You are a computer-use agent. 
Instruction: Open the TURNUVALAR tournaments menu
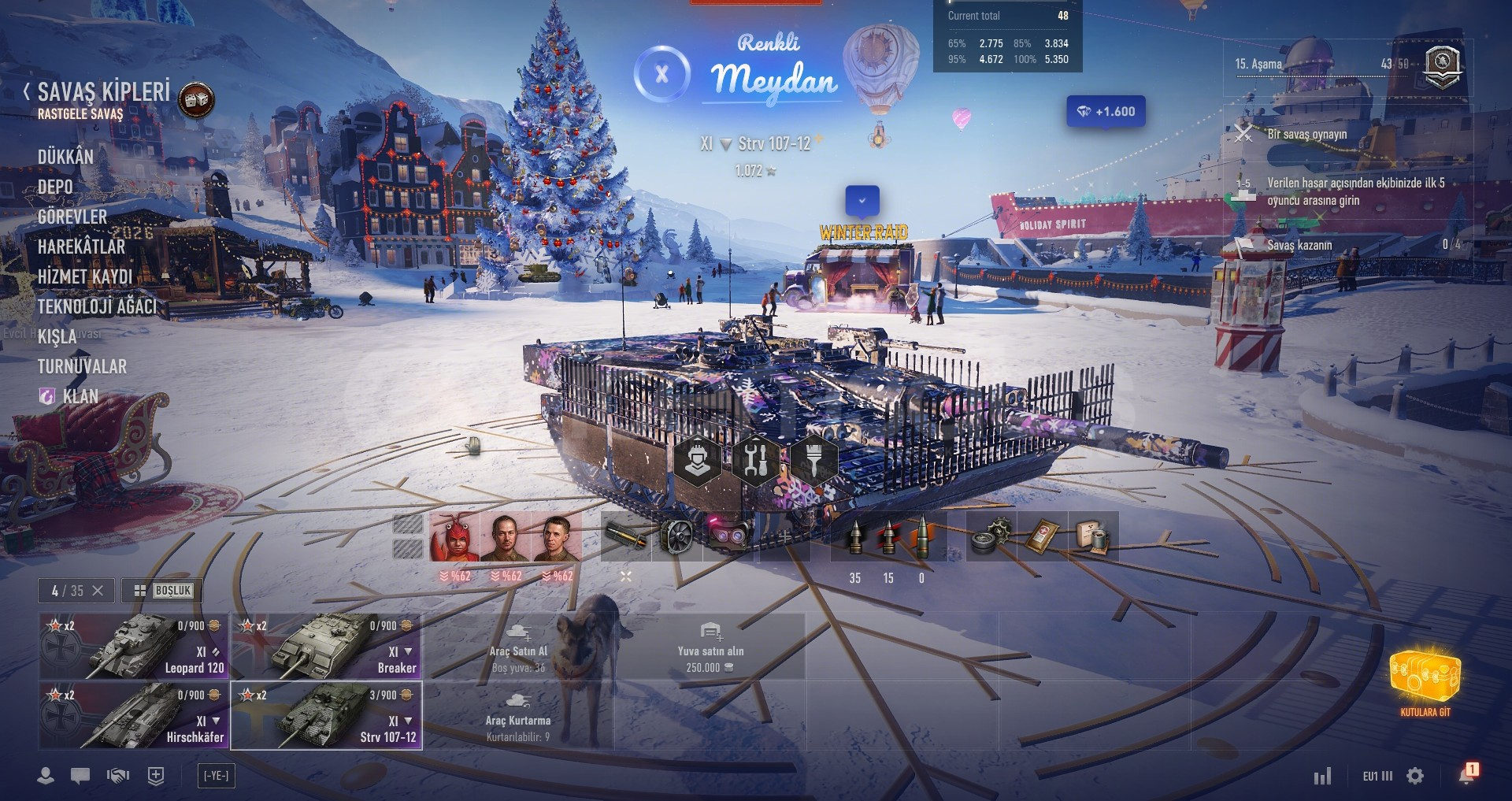tap(82, 366)
